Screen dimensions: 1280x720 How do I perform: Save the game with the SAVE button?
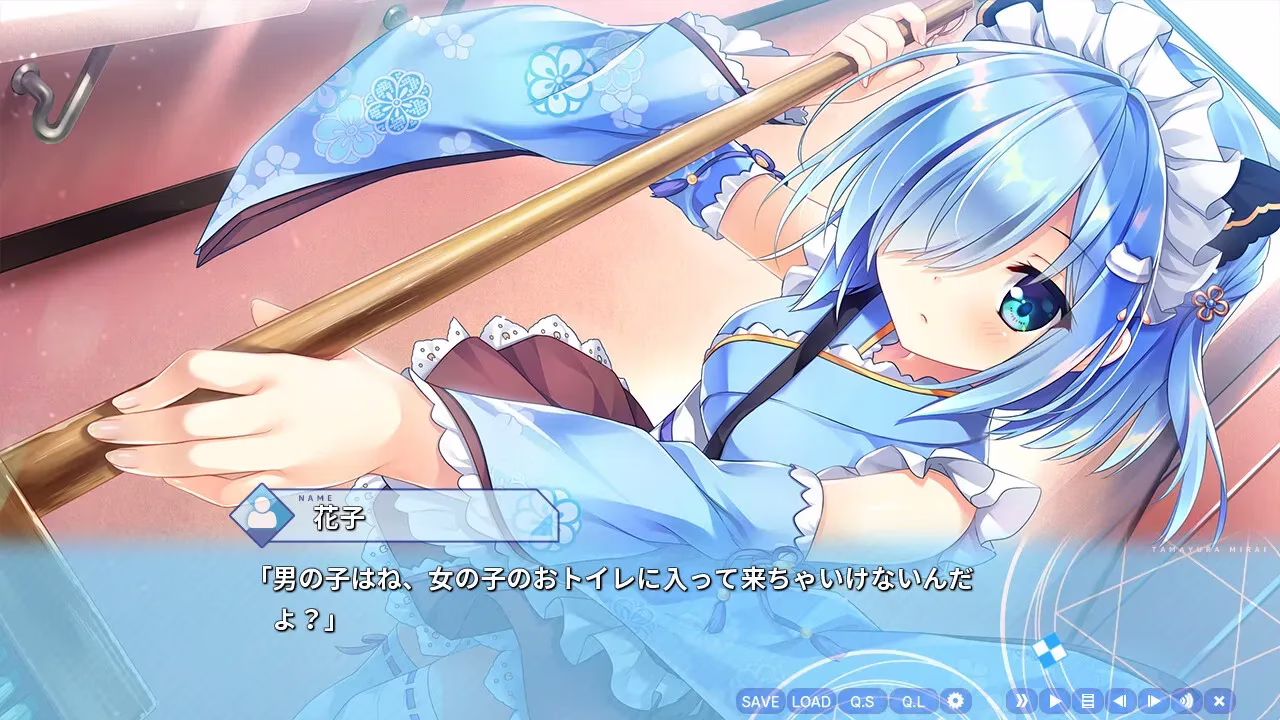point(760,703)
